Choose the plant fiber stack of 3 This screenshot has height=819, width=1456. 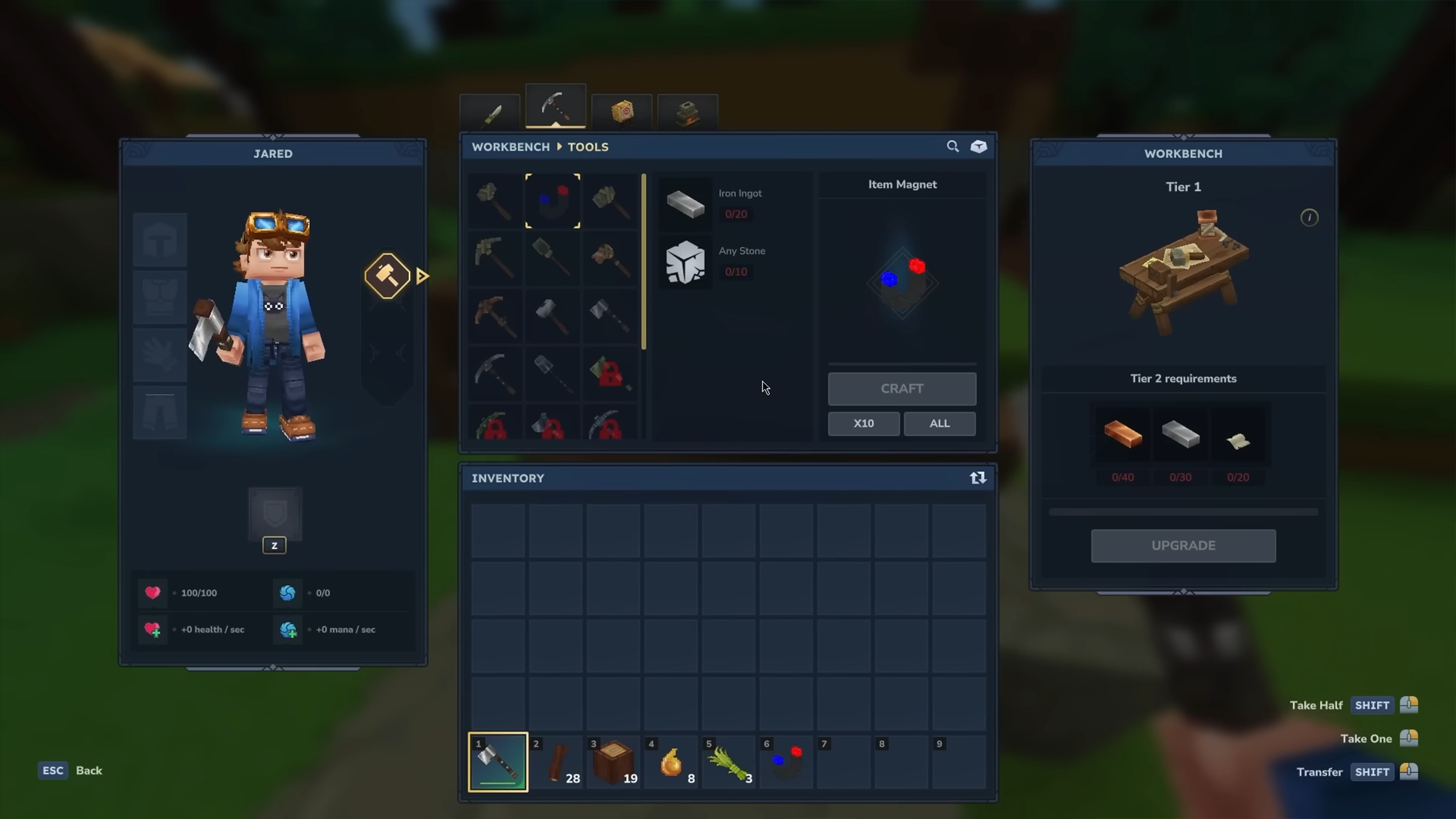(x=728, y=762)
